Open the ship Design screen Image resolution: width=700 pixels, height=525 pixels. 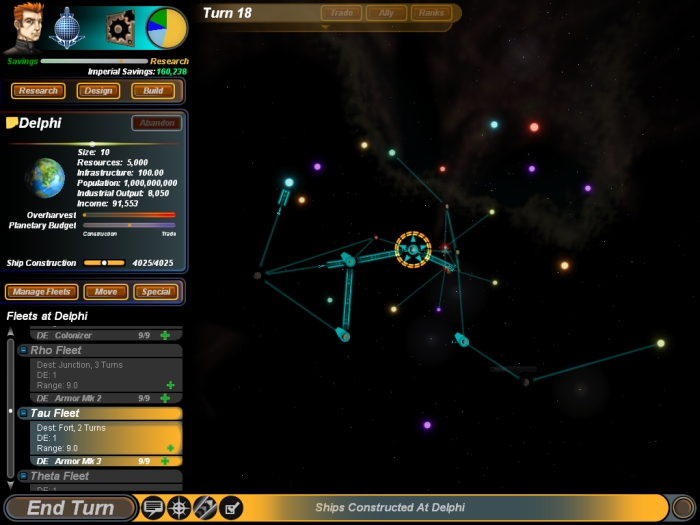coord(98,91)
